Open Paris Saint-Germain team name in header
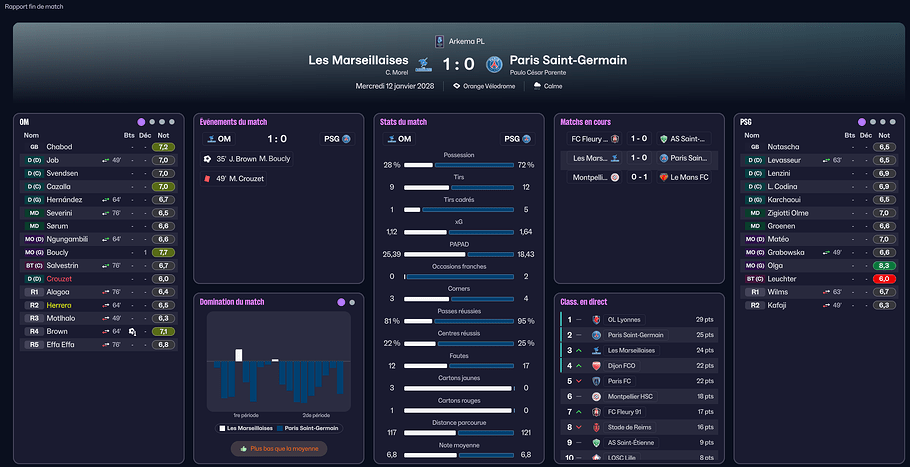This screenshot has height=467, width=910. click(568, 60)
